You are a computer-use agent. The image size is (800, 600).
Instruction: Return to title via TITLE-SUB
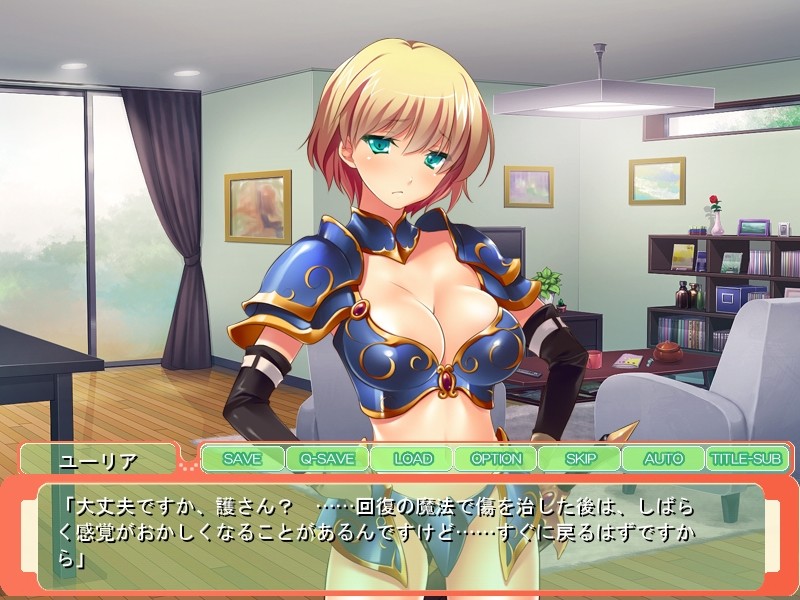pos(748,459)
